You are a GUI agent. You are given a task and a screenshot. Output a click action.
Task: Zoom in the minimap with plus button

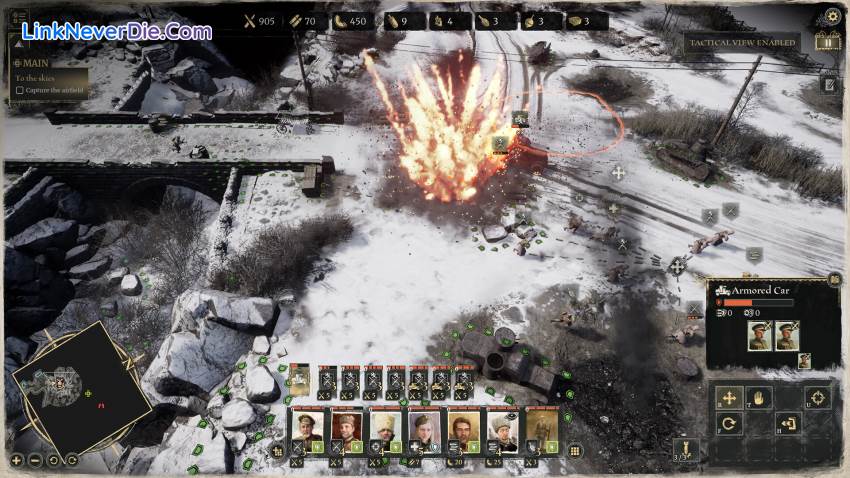point(17,460)
